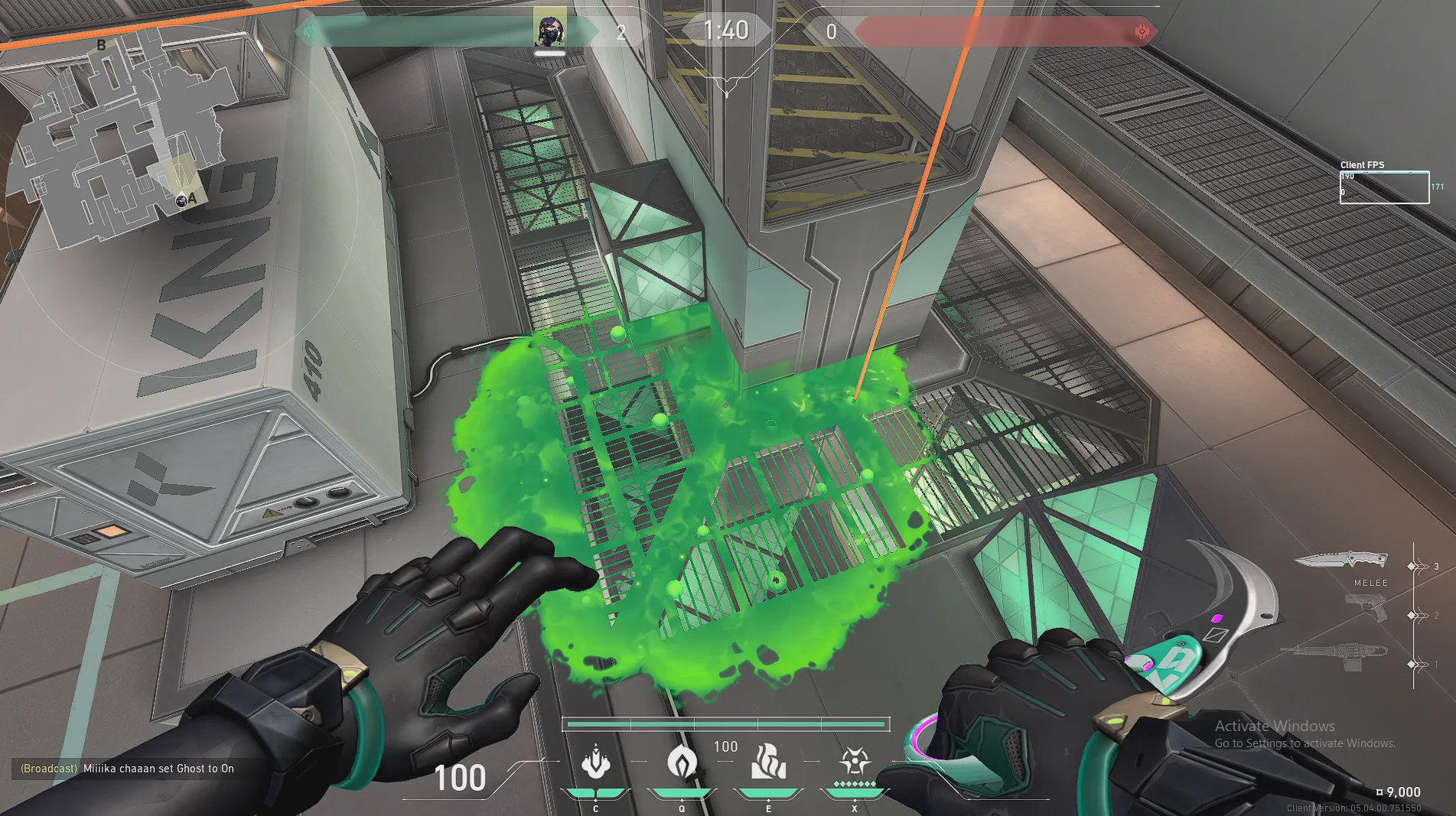
Task: Click the Broadcast chat message
Action: (x=127, y=769)
